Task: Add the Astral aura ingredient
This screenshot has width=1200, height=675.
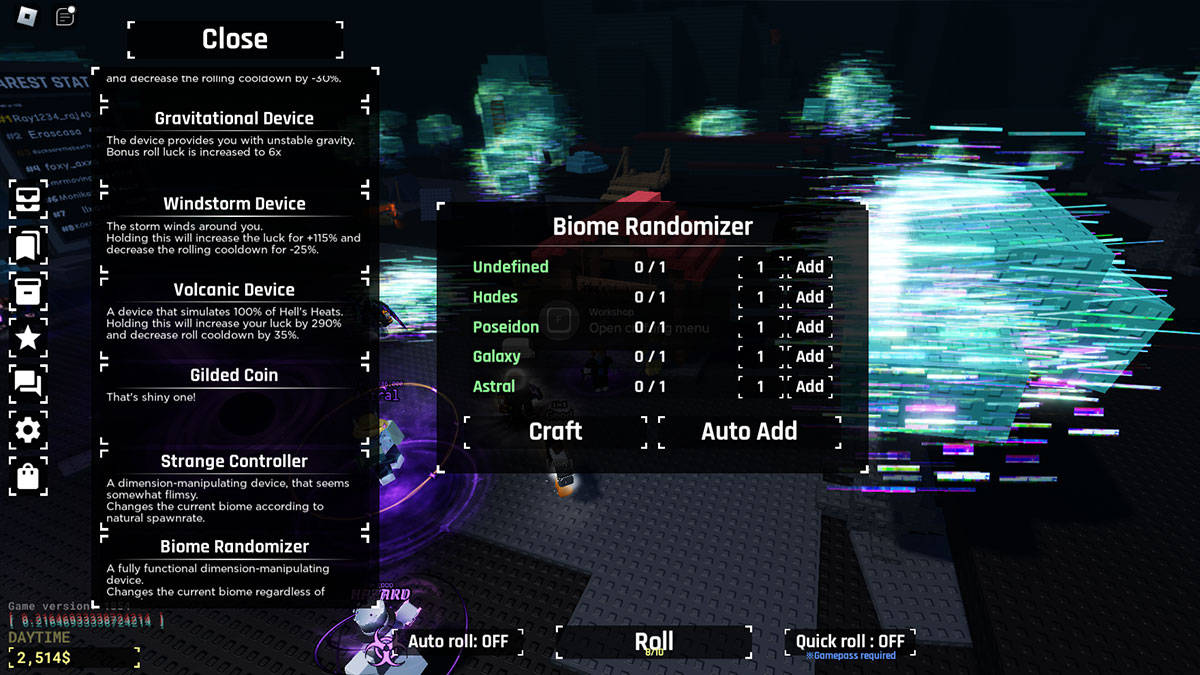Action: [810, 386]
